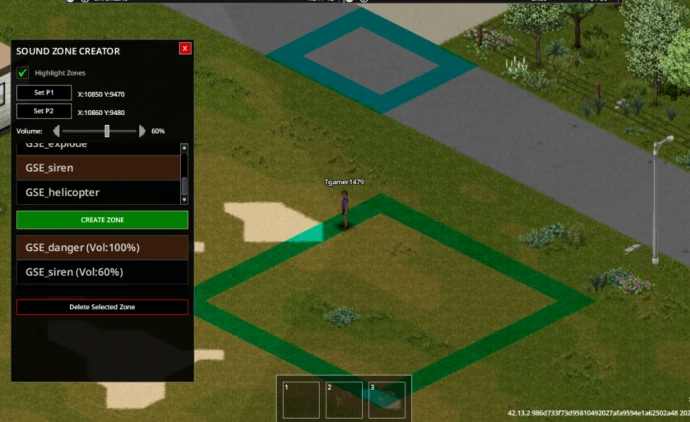Select the GSE_siren (Vol:60%) zone

click(x=102, y=272)
